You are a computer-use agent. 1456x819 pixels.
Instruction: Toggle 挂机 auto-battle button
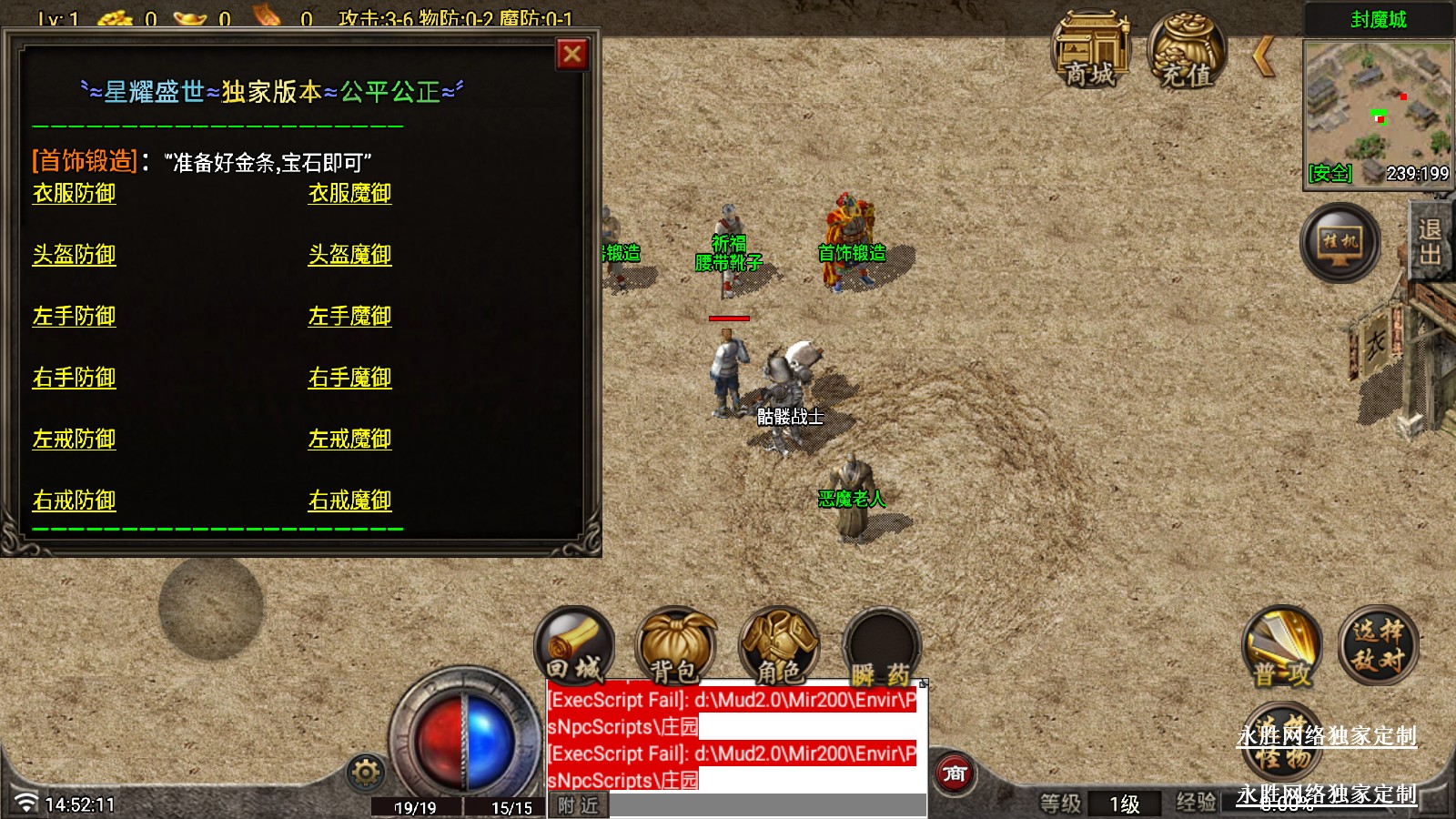click(x=1340, y=242)
